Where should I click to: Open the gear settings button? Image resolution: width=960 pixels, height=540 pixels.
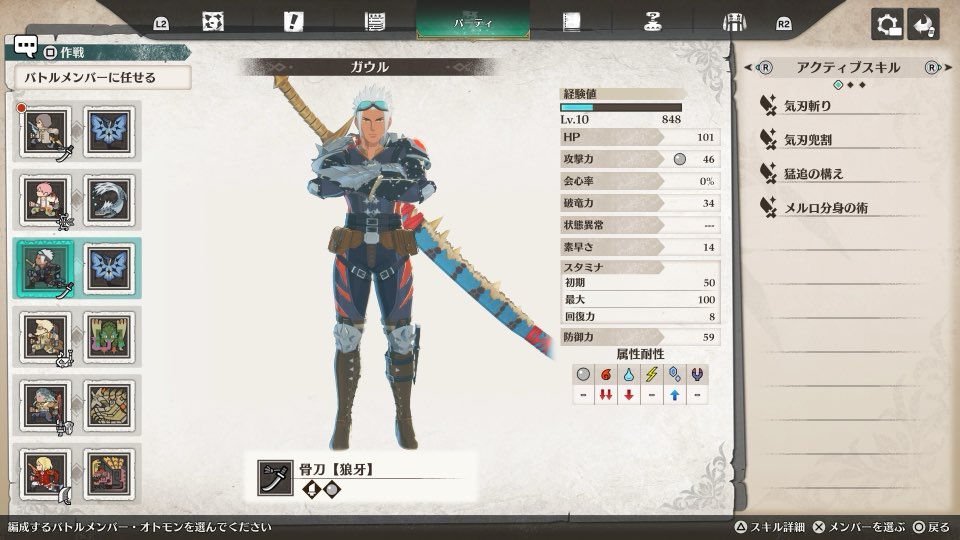tap(887, 24)
